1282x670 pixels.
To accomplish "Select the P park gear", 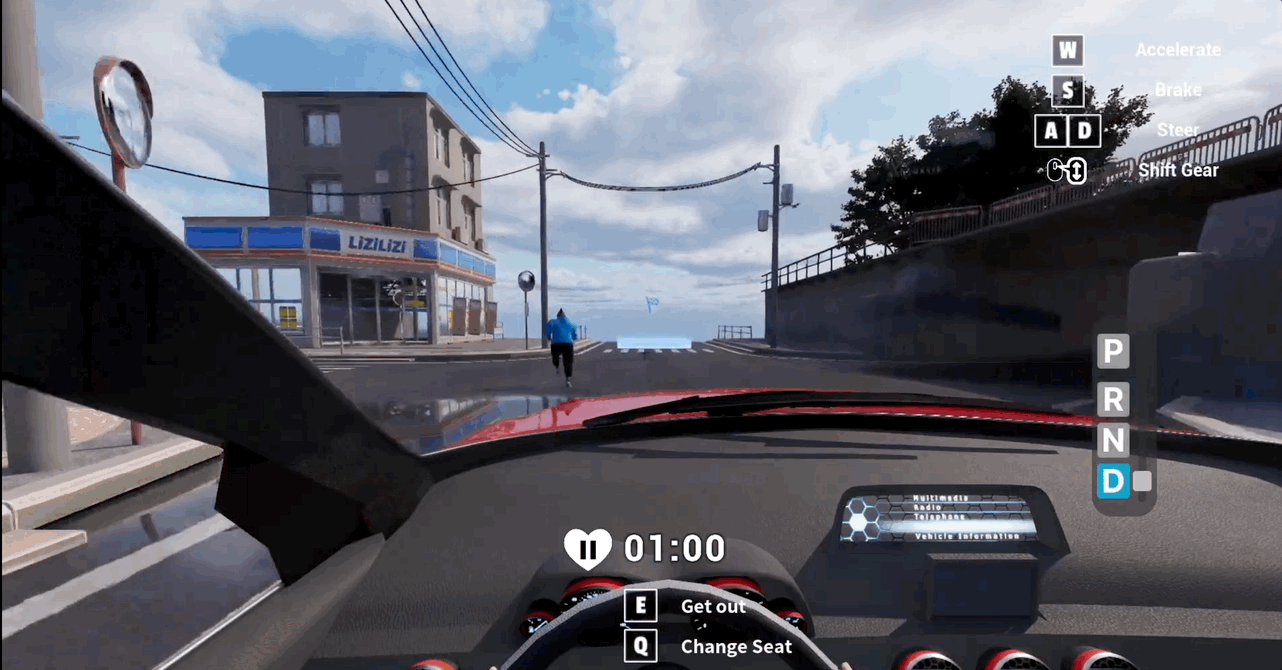I will (x=1113, y=352).
